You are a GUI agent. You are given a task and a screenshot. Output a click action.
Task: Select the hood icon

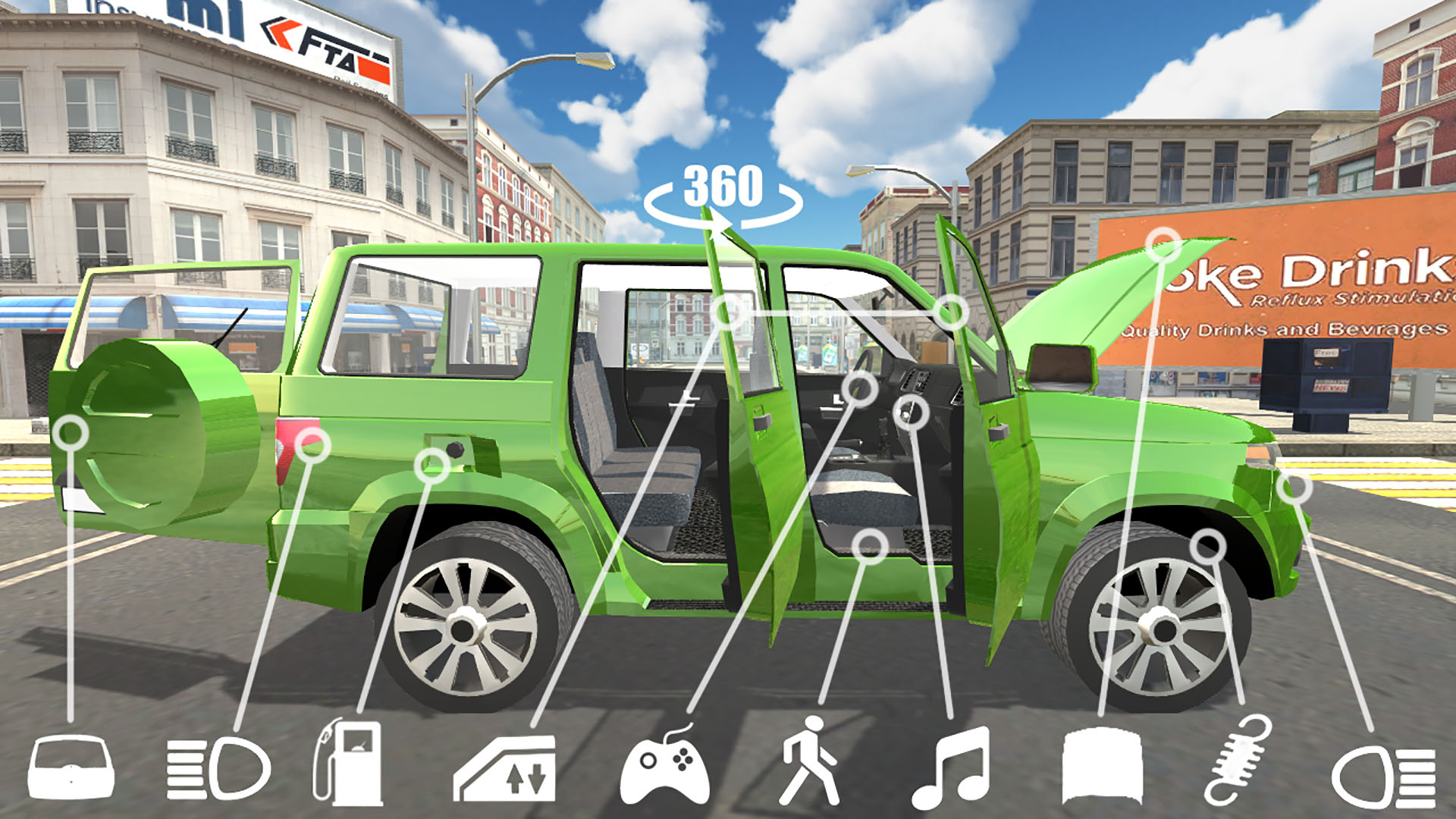[x=1102, y=766]
